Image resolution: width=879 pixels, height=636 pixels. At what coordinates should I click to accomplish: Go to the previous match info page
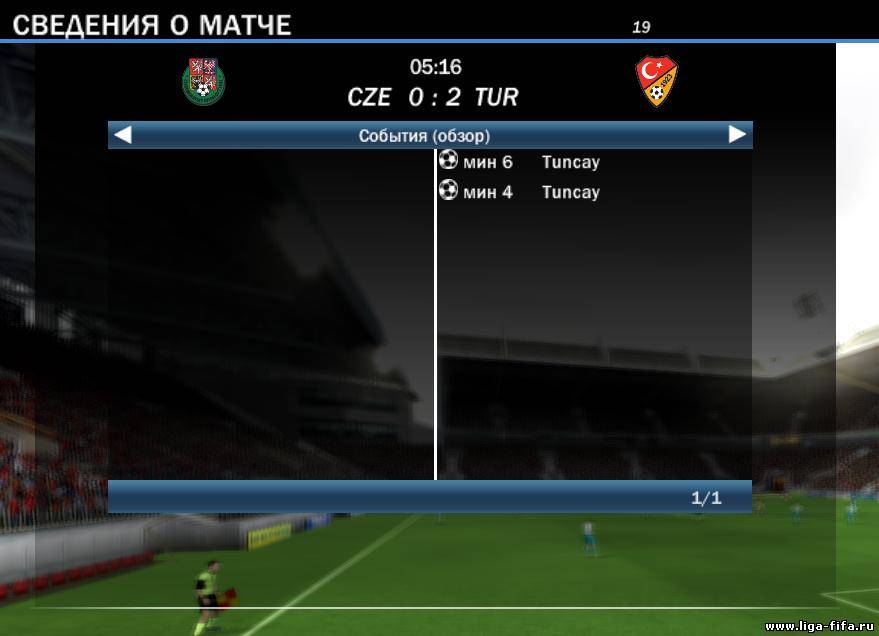click(x=123, y=135)
